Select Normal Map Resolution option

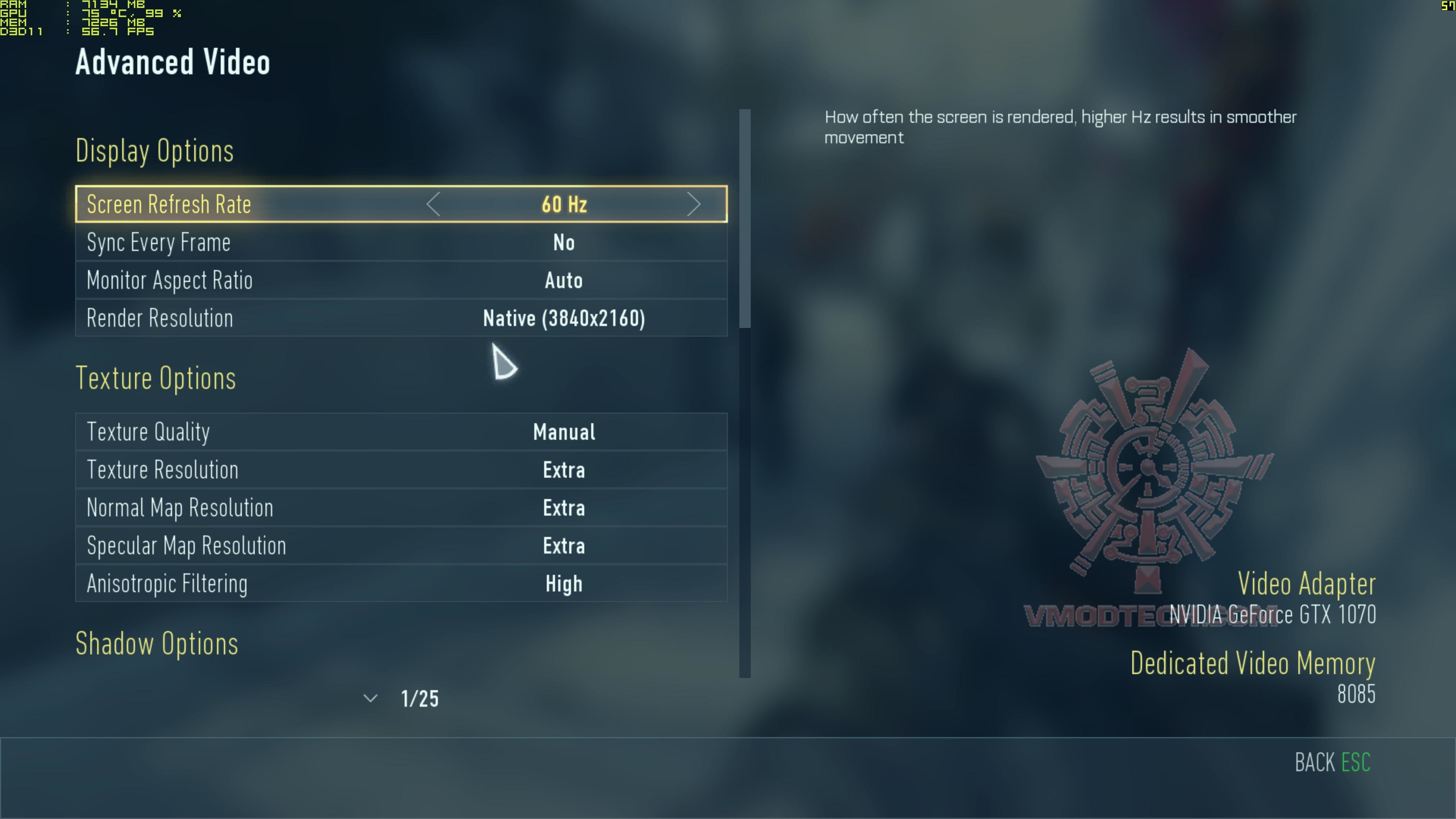point(401,508)
